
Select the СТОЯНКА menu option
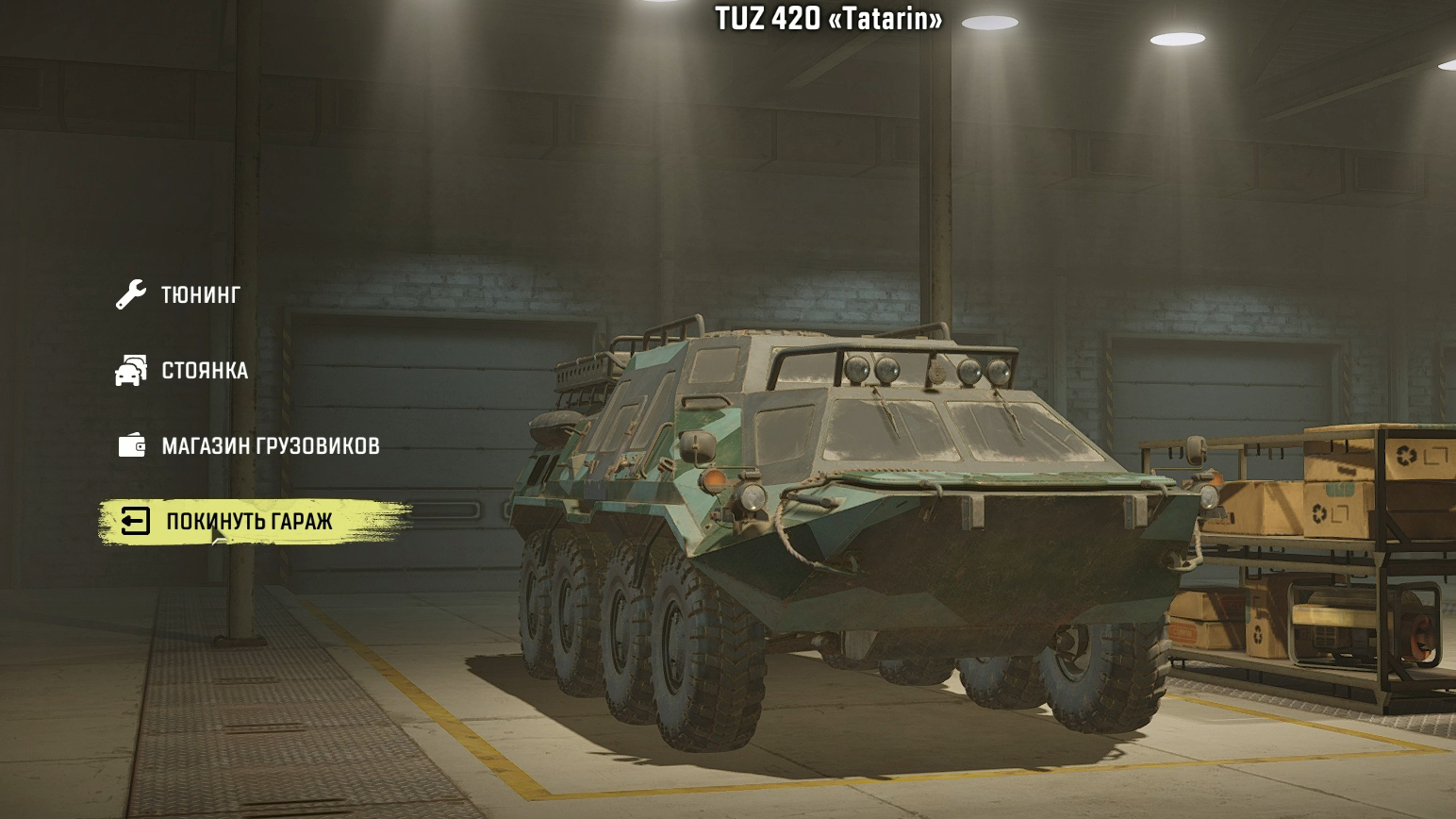(x=206, y=370)
